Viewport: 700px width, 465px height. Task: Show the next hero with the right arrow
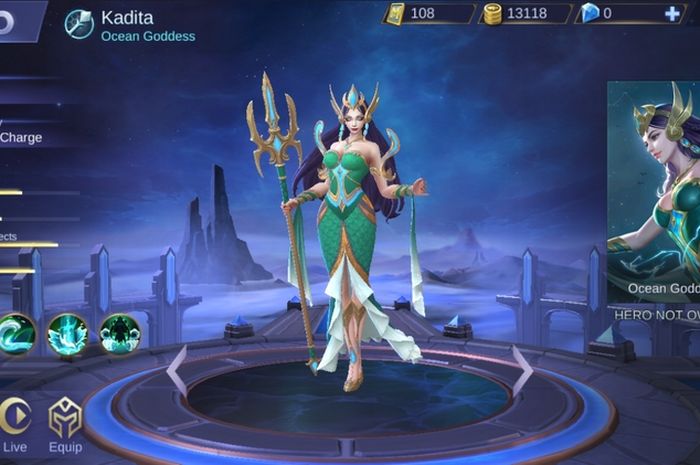pos(521,369)
